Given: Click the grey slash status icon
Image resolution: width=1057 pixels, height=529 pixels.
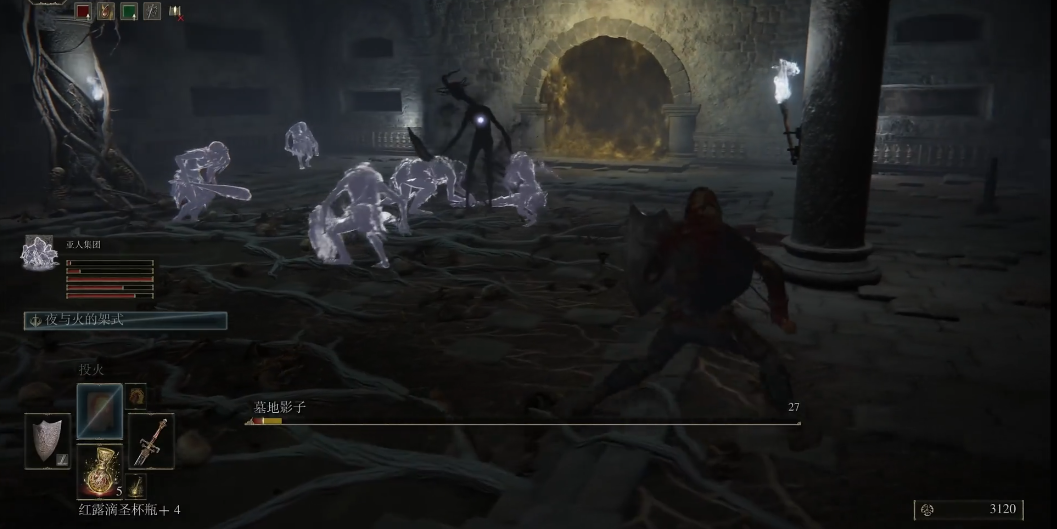Looking at the screenshot, I should (x=152, y=12).
